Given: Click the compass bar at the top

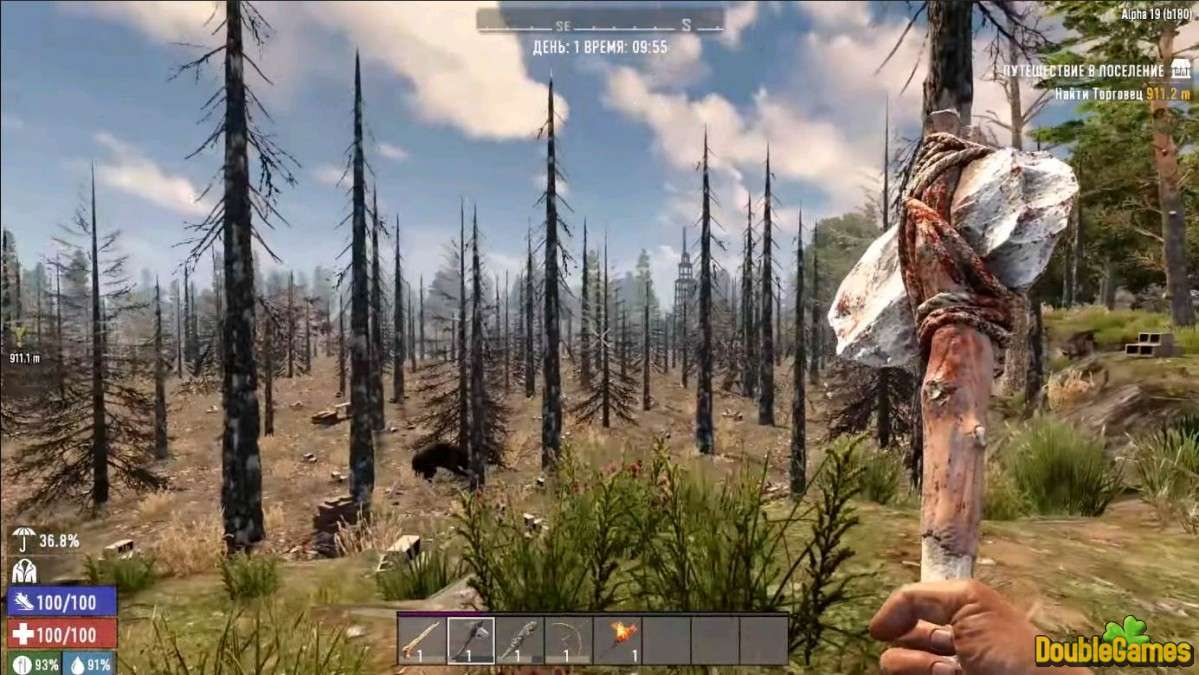Looking at the screenshot, I should 600,21.
